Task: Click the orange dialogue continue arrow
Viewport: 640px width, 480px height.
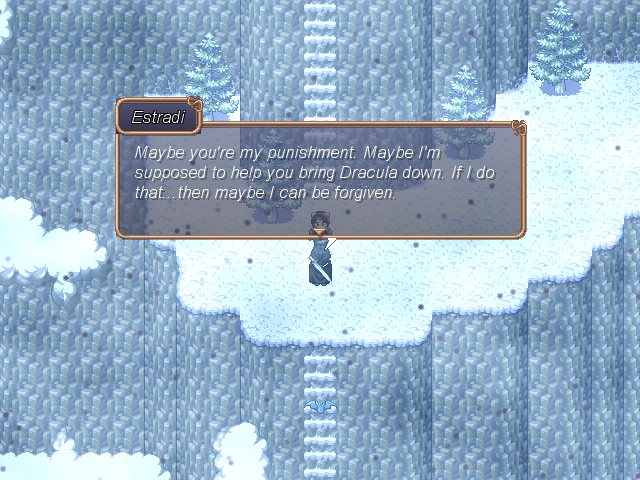Action: point(318,233)
